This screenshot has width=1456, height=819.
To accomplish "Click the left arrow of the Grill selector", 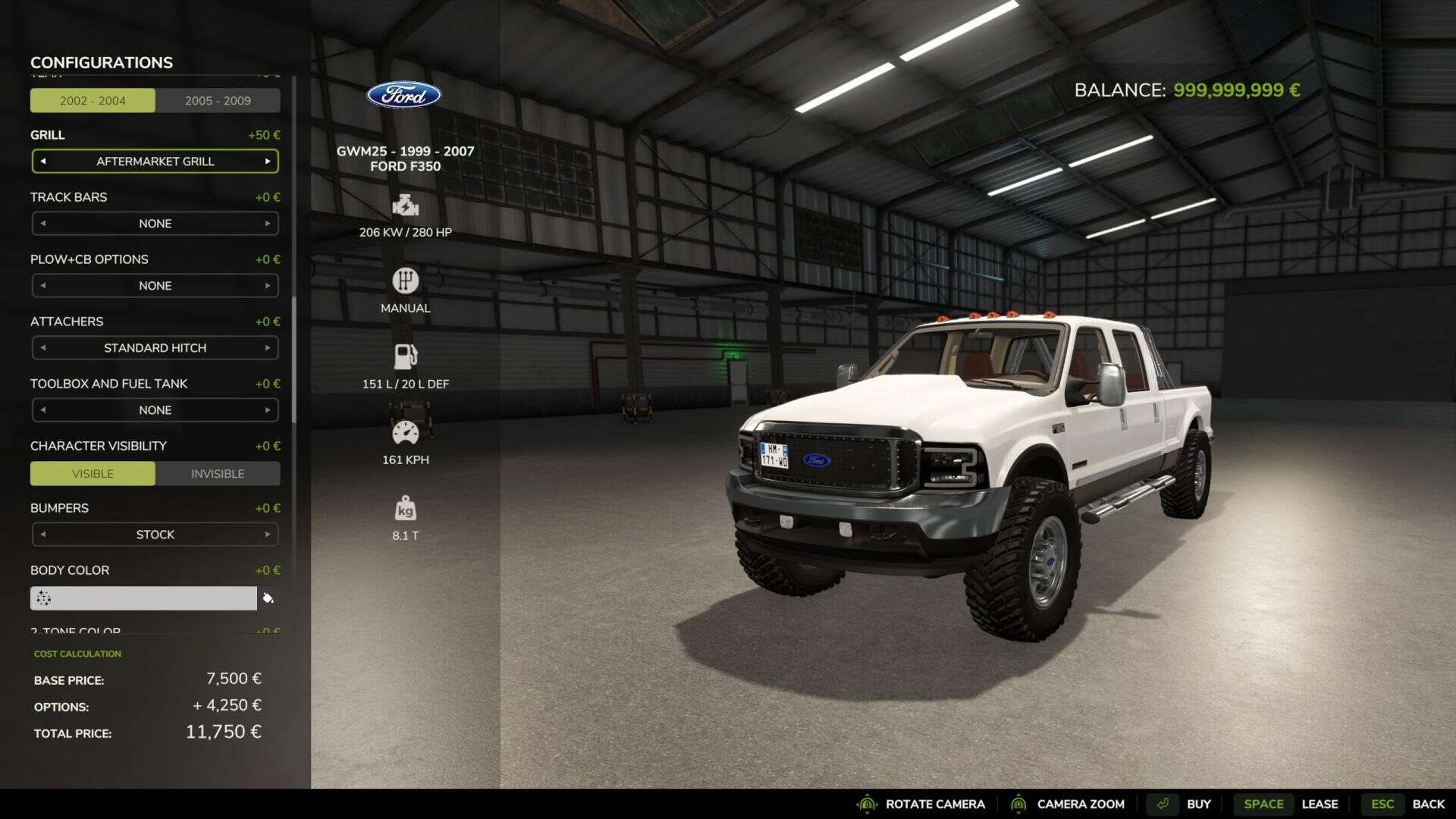I will 43,162.
